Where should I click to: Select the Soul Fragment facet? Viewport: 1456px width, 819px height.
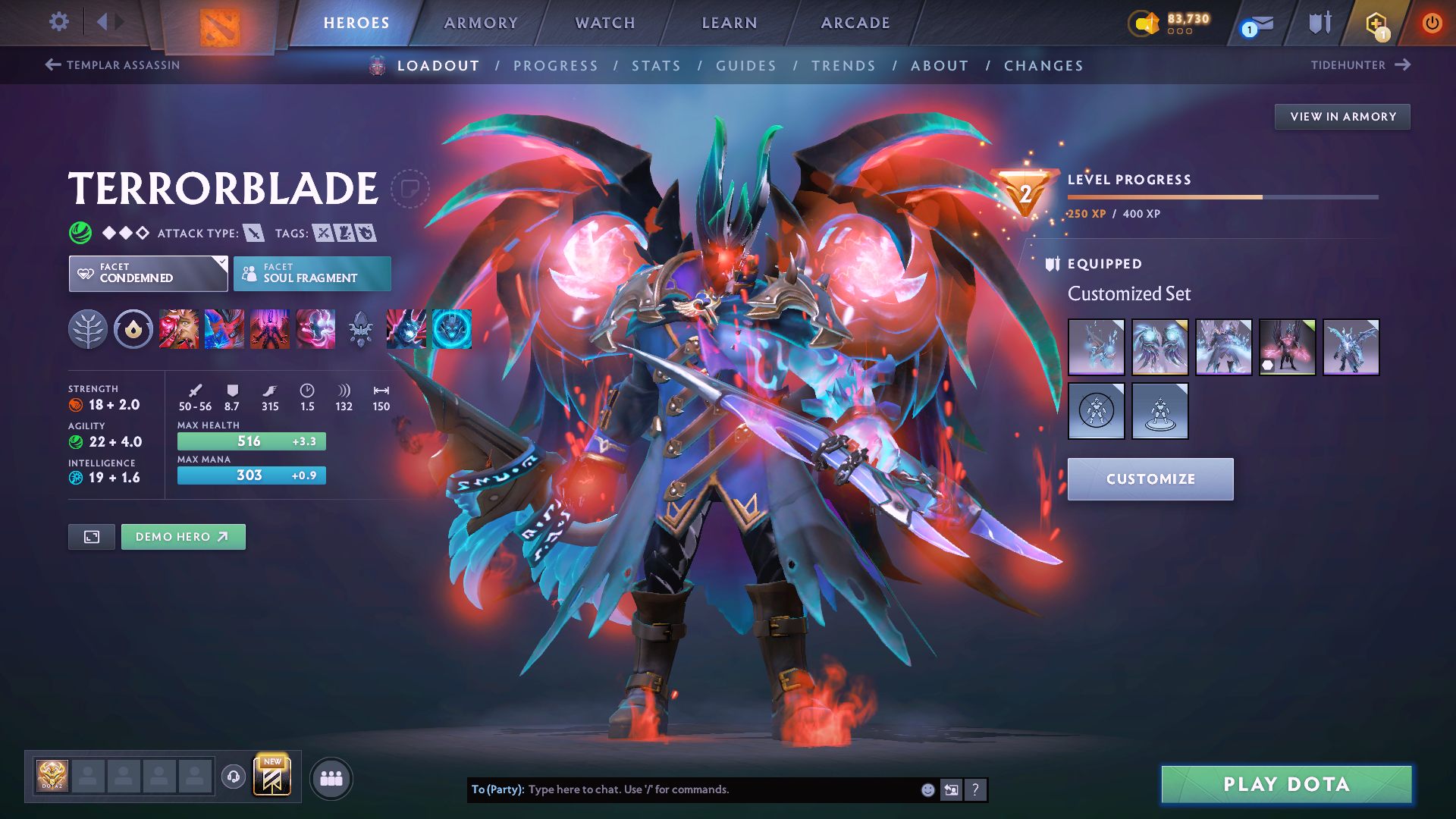tap(312, 273)
